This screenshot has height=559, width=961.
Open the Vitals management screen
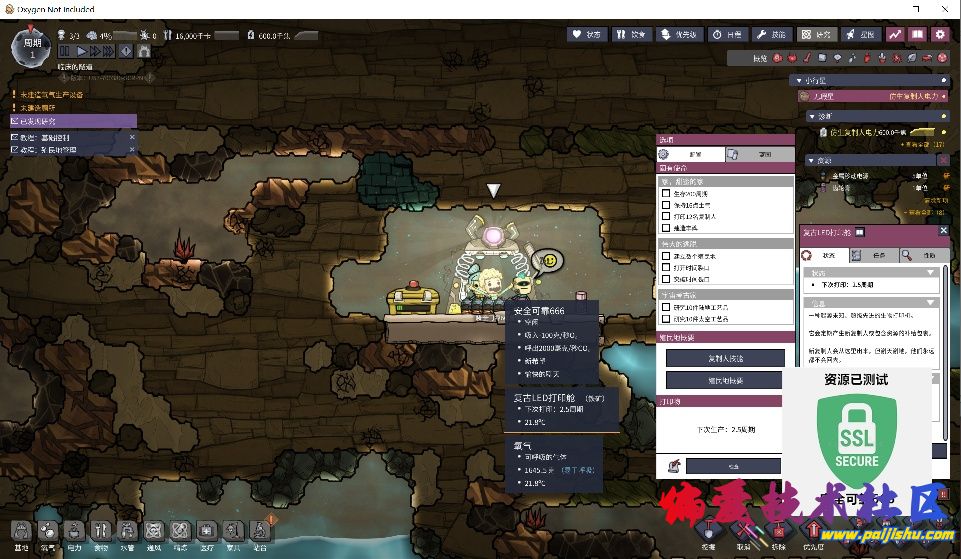click(x=588, y=34)
